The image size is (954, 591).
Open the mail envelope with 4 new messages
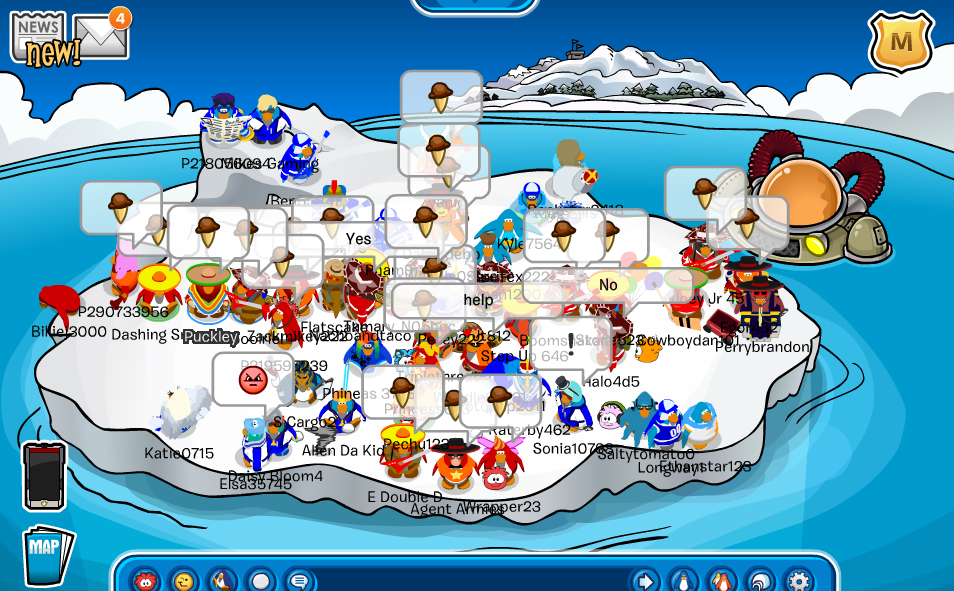point(100,36)
